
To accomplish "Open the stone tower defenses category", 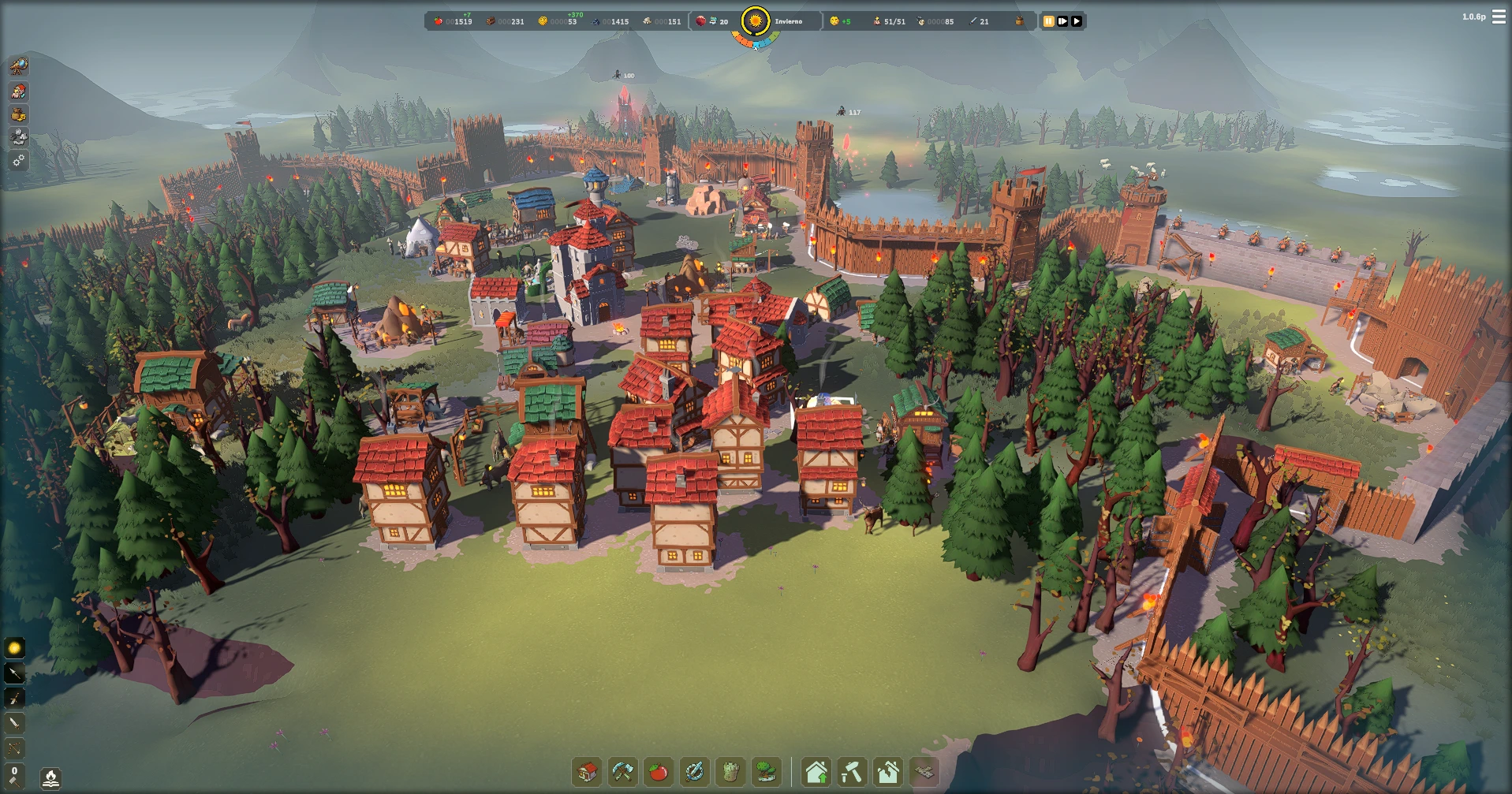I will pyautogui.click(x=730, y=771).
